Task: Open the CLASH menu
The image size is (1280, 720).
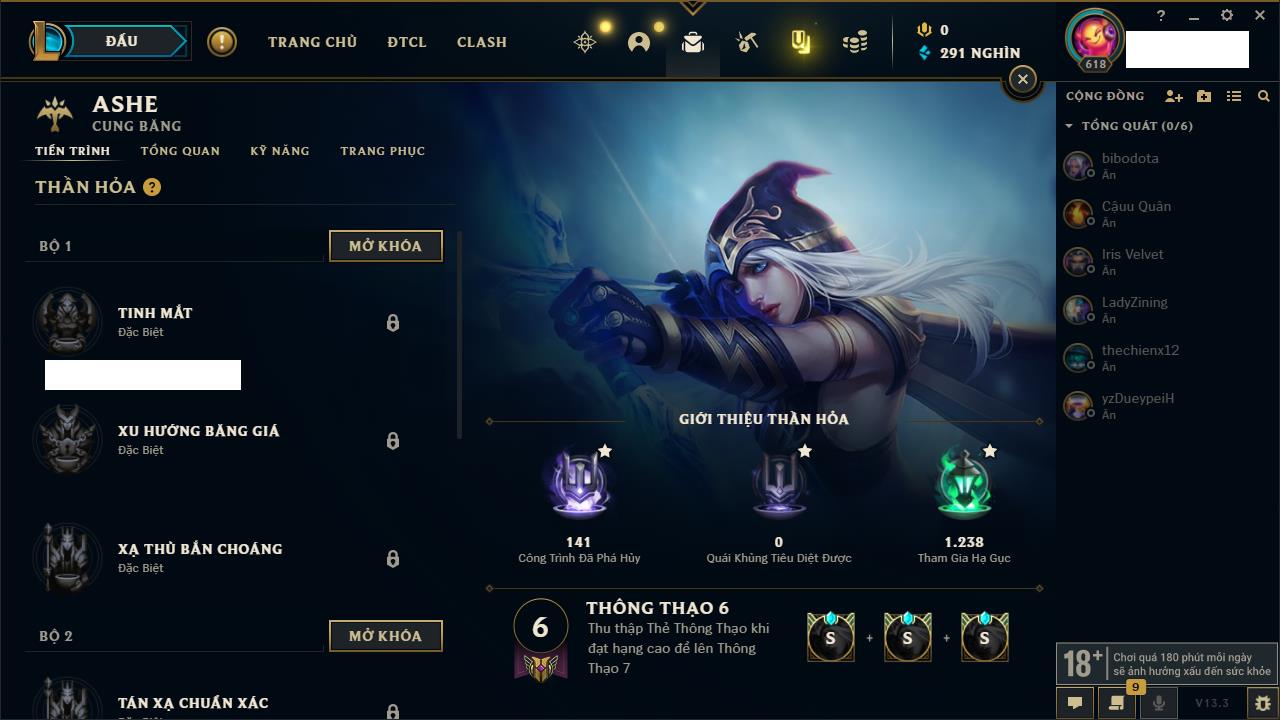Action: pyautogui.click(x=482, y=42)
